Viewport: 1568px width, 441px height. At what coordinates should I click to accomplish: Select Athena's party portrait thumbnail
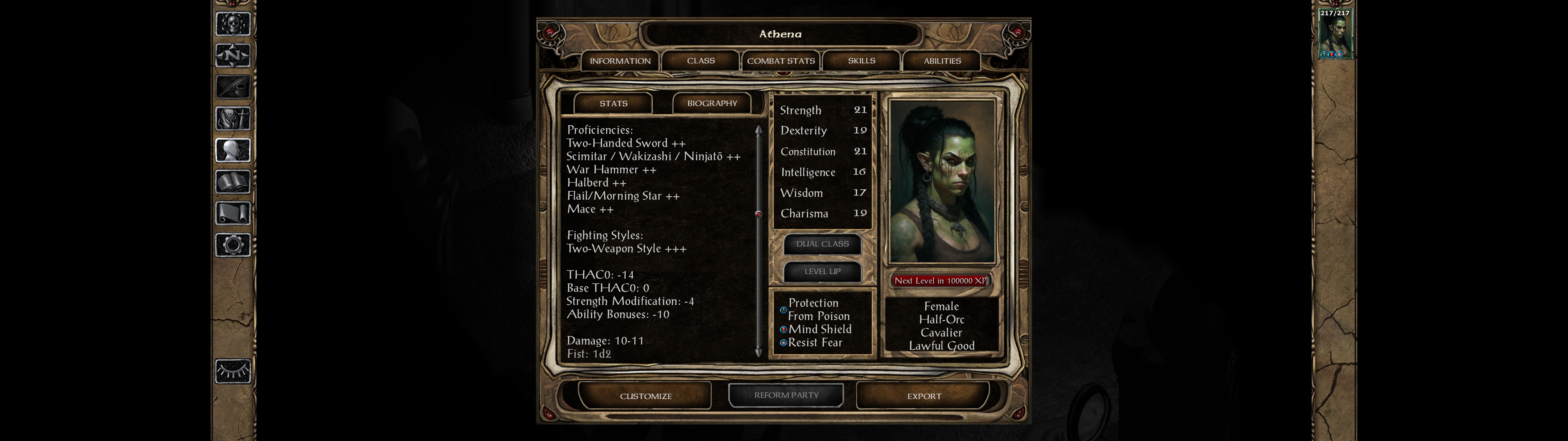click(1335, 34)
